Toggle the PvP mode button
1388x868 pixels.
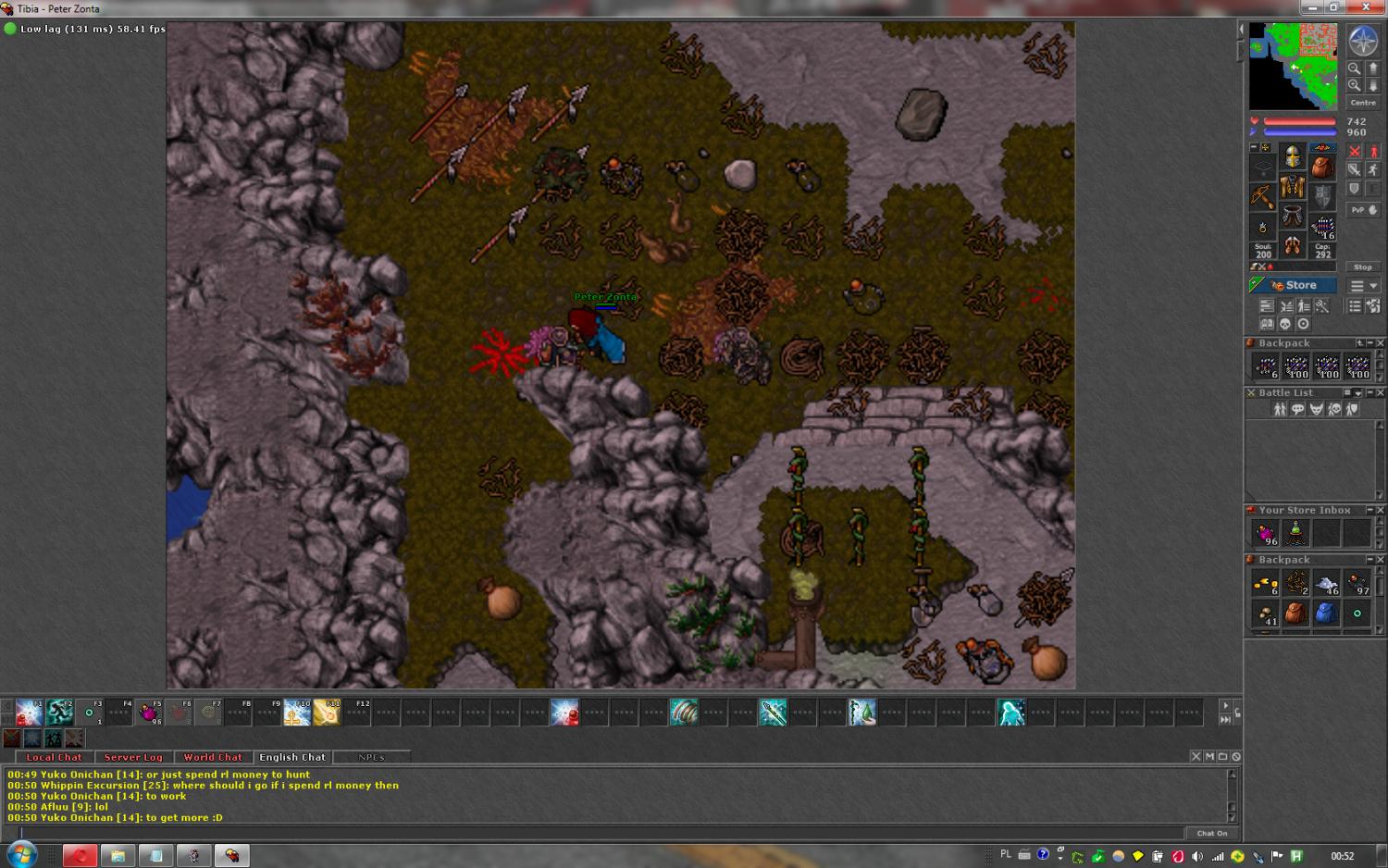(x=1362, y=210)
